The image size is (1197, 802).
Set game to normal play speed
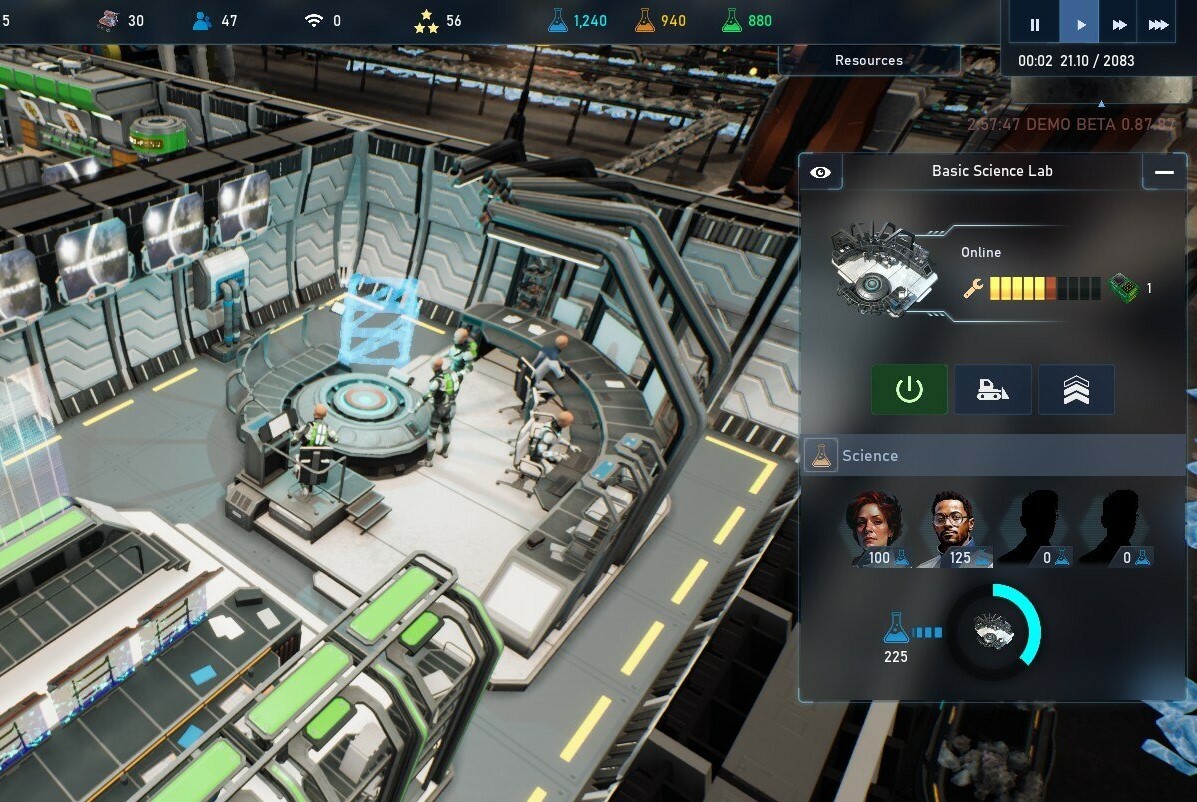click(x=1080, y=25)
